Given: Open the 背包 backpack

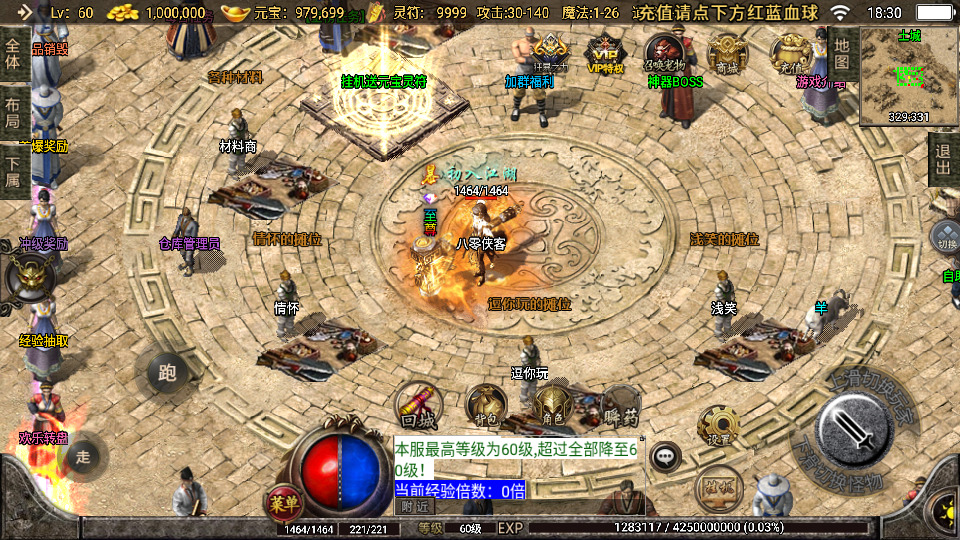Looking at the screenshot, I should (485, 406).
